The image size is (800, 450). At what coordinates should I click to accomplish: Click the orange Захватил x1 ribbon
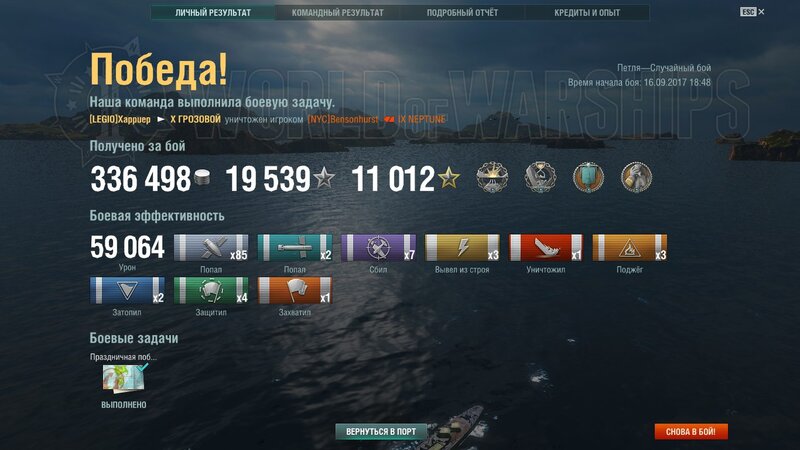click(x=295, y=291)
